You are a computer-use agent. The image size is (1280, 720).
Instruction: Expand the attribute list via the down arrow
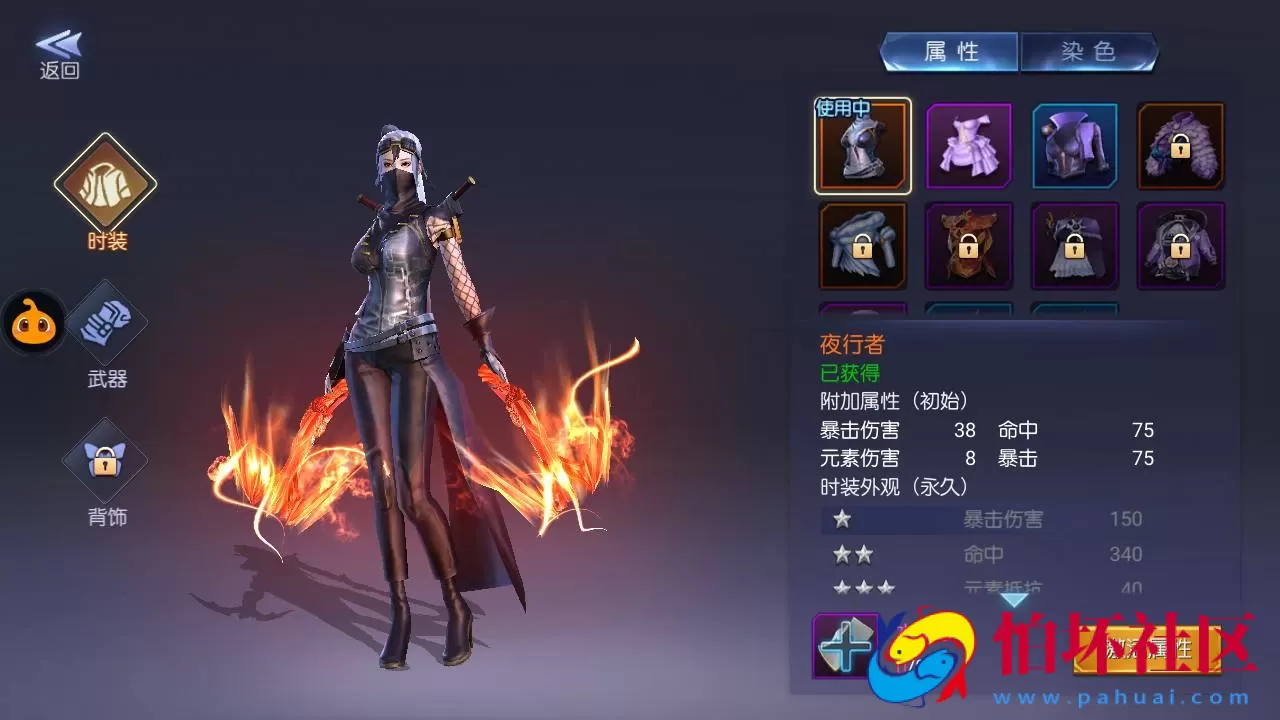pyautogui.click(x=1014, y=597)
